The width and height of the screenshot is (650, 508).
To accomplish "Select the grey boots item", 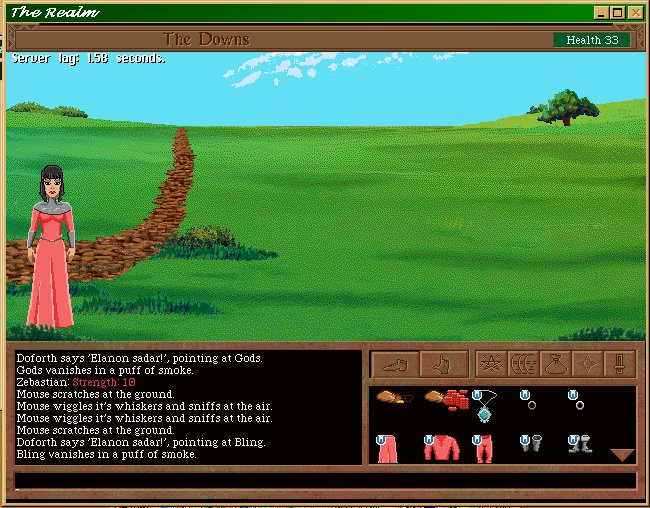I will tap(578, 445).
